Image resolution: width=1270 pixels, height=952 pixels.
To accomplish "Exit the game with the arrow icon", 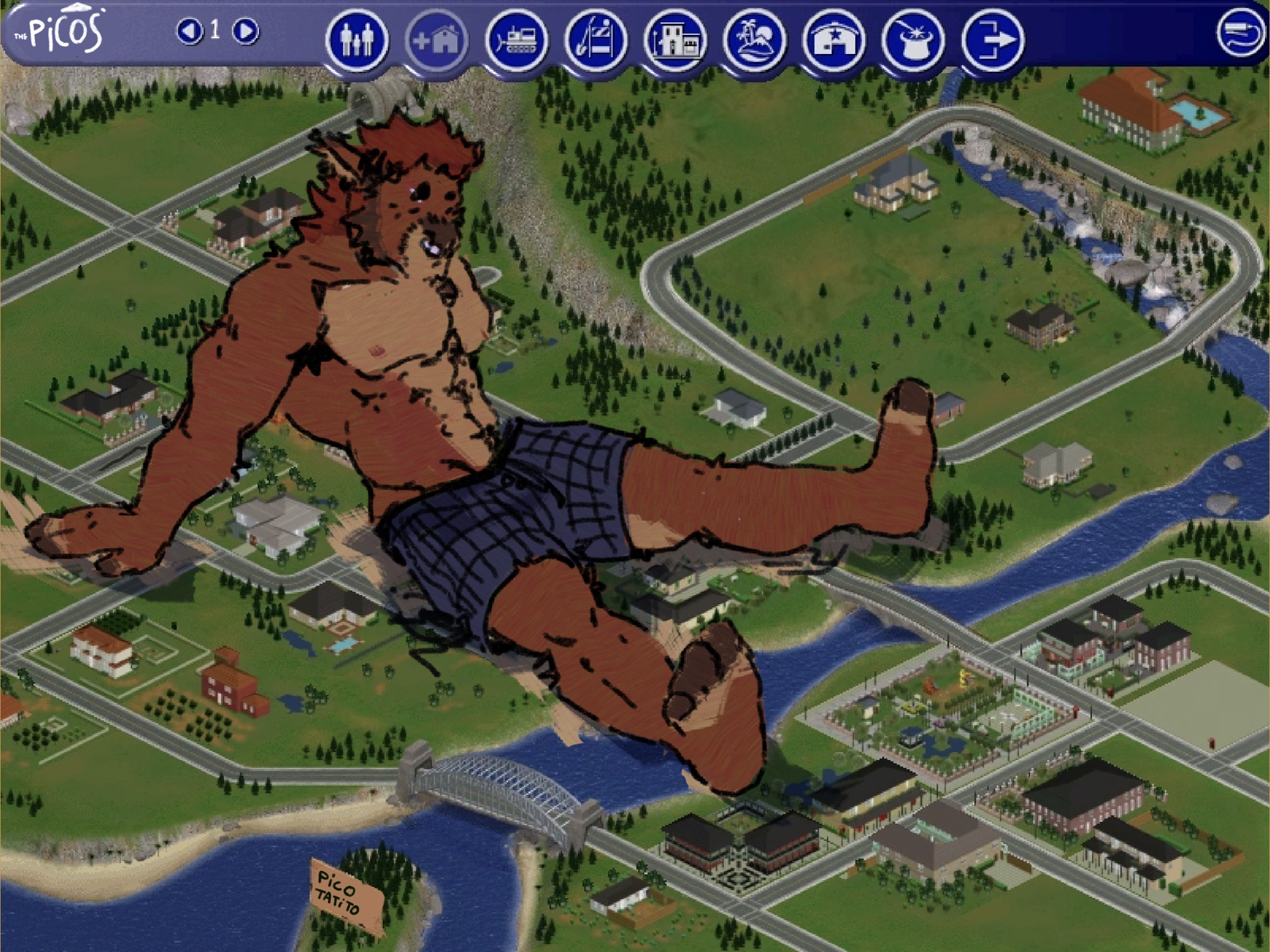I will [993, 41].
